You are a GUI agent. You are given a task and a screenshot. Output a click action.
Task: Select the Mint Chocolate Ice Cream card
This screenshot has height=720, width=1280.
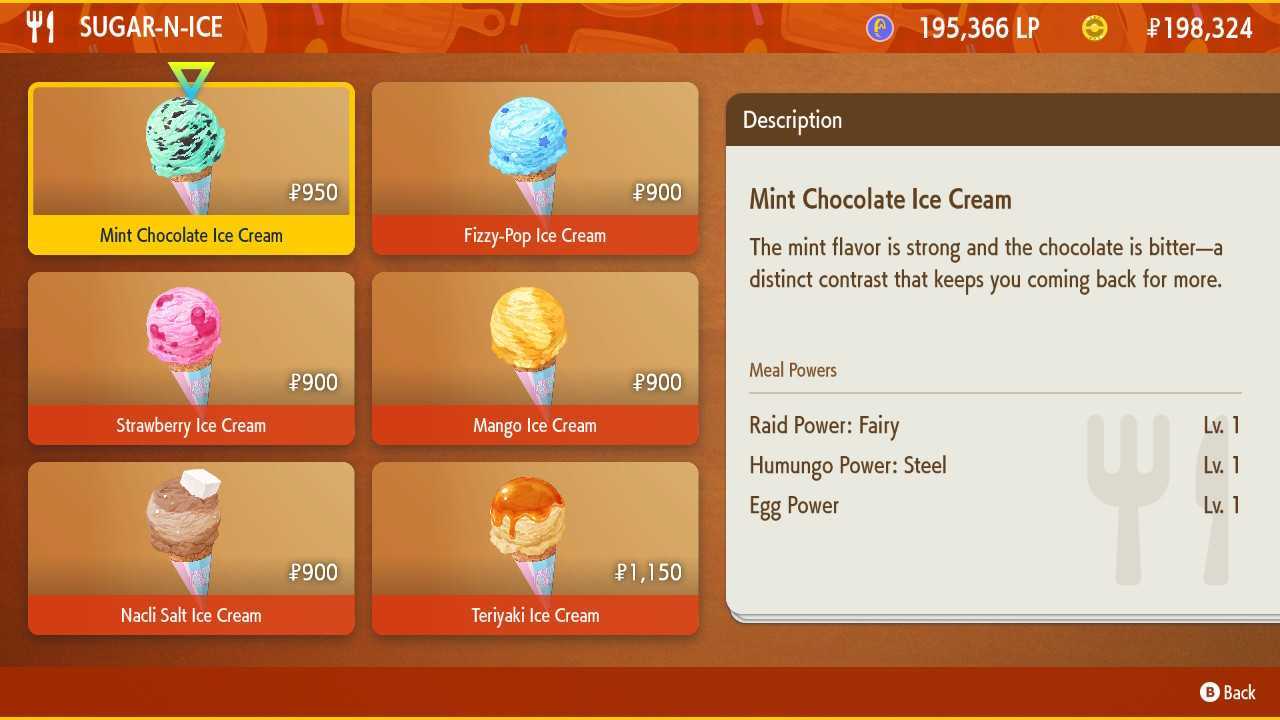[191, 165]
